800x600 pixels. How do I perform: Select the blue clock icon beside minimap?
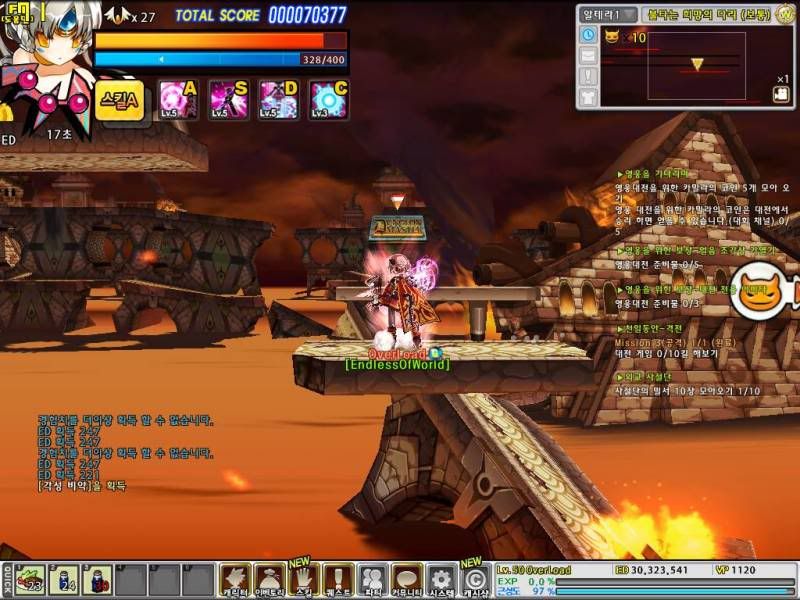pos(588,35)
